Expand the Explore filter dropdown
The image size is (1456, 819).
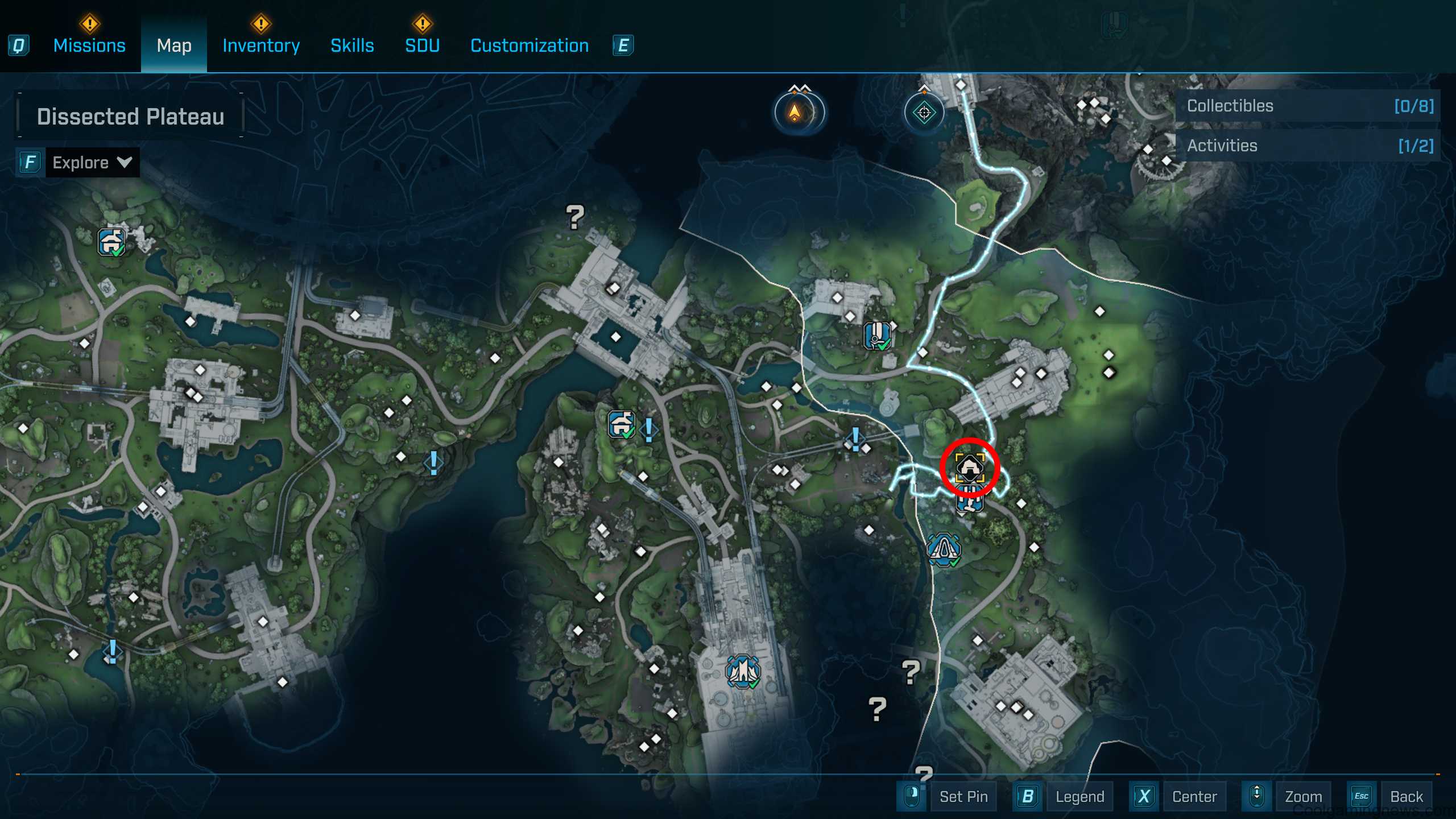[x=92, y=163]
